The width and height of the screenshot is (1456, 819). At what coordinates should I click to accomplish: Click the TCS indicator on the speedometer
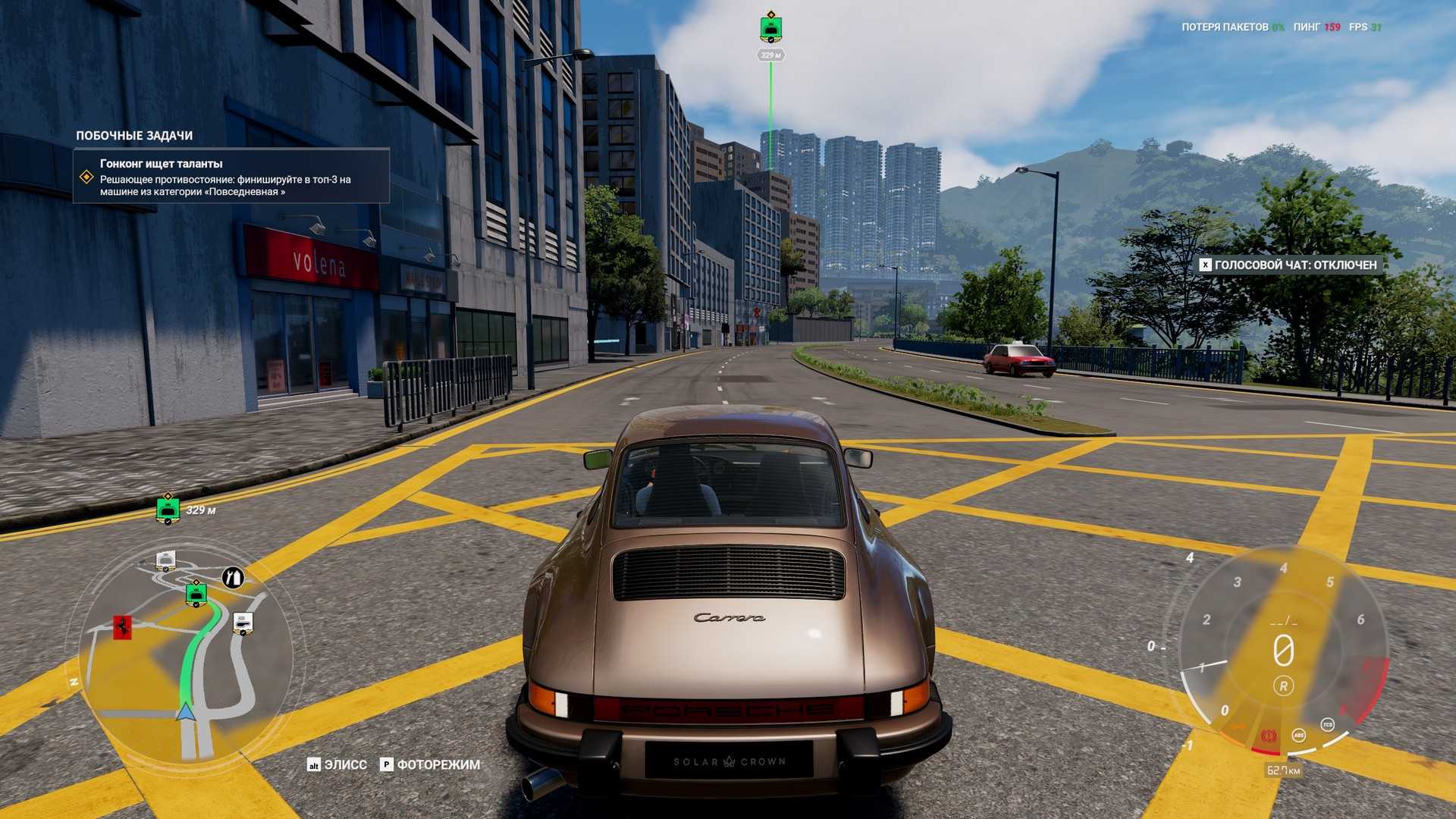(x=1327, y=724)
